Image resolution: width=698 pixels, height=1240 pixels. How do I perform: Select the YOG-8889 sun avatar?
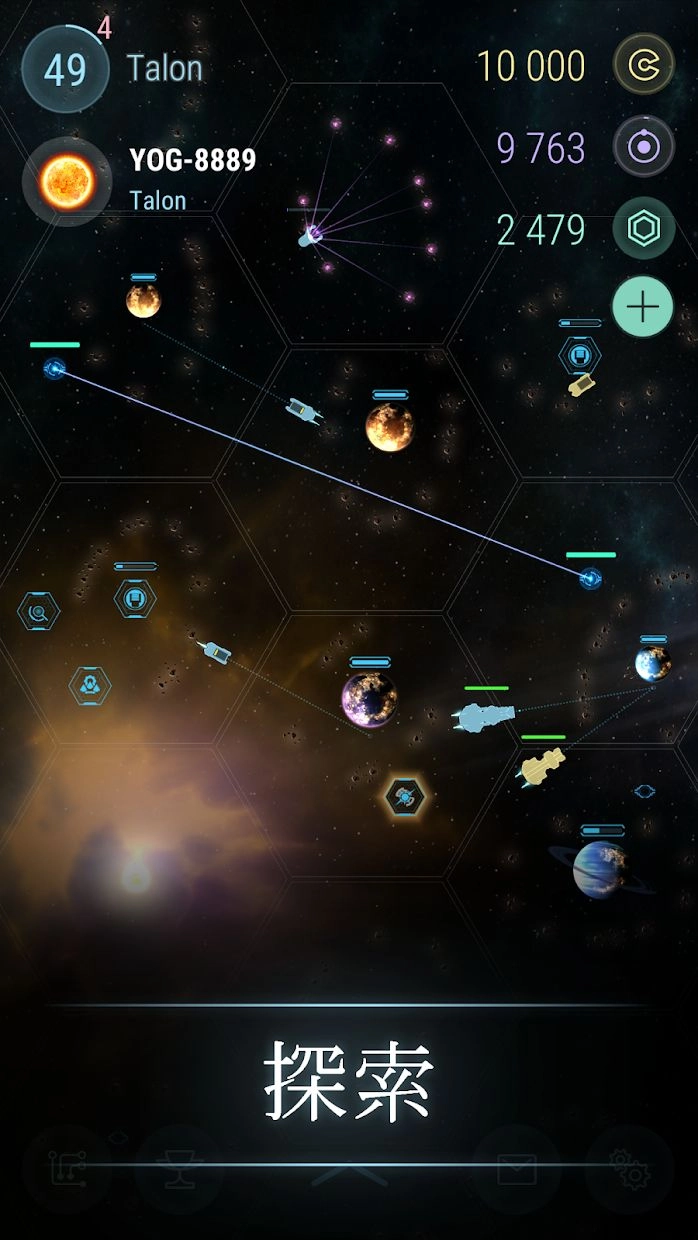coord(67,182)
